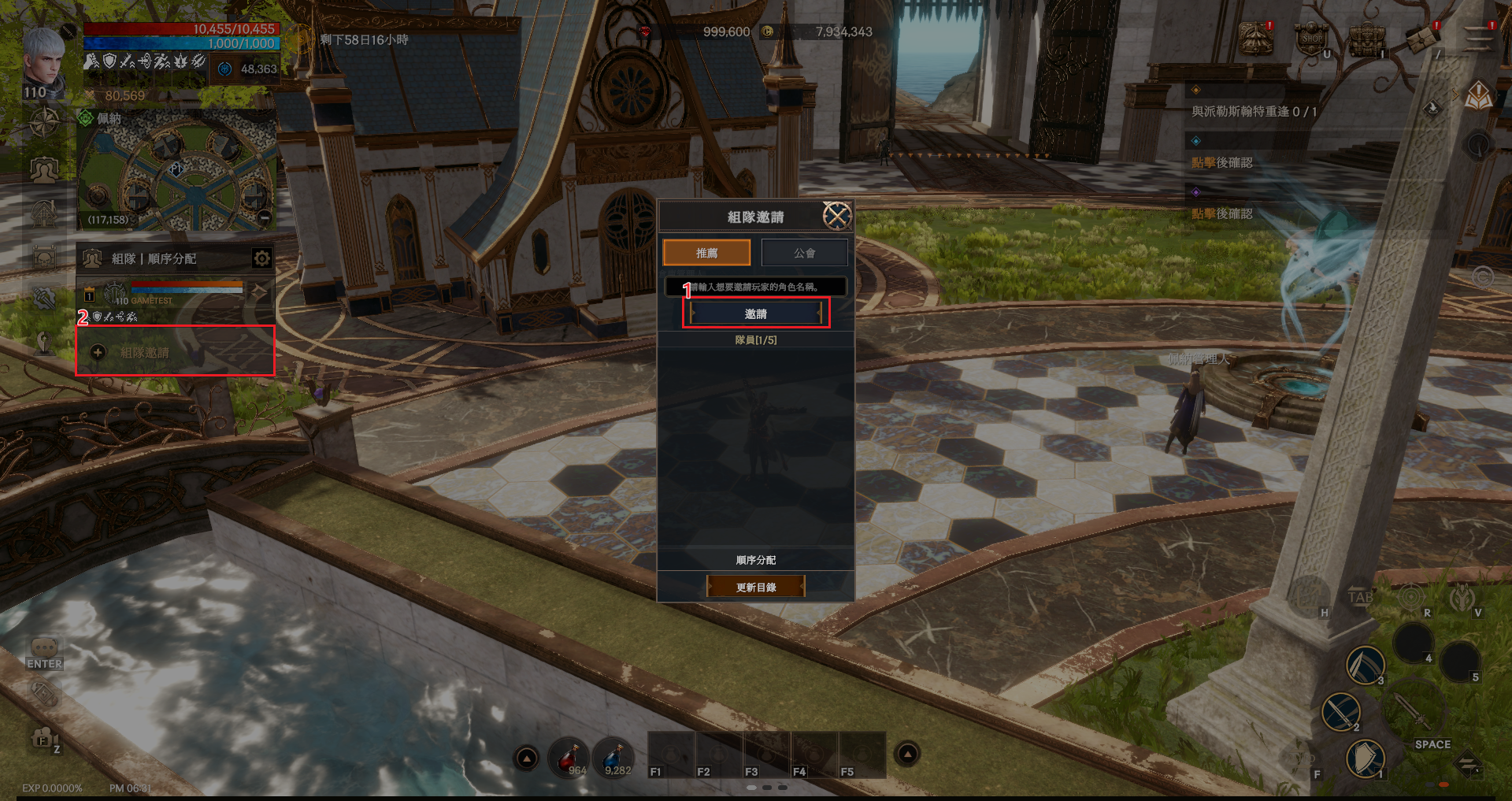This screenshot has height=801, width=1512.
Task: Click the 邀請 invite button
Action: tap(755, 313)
